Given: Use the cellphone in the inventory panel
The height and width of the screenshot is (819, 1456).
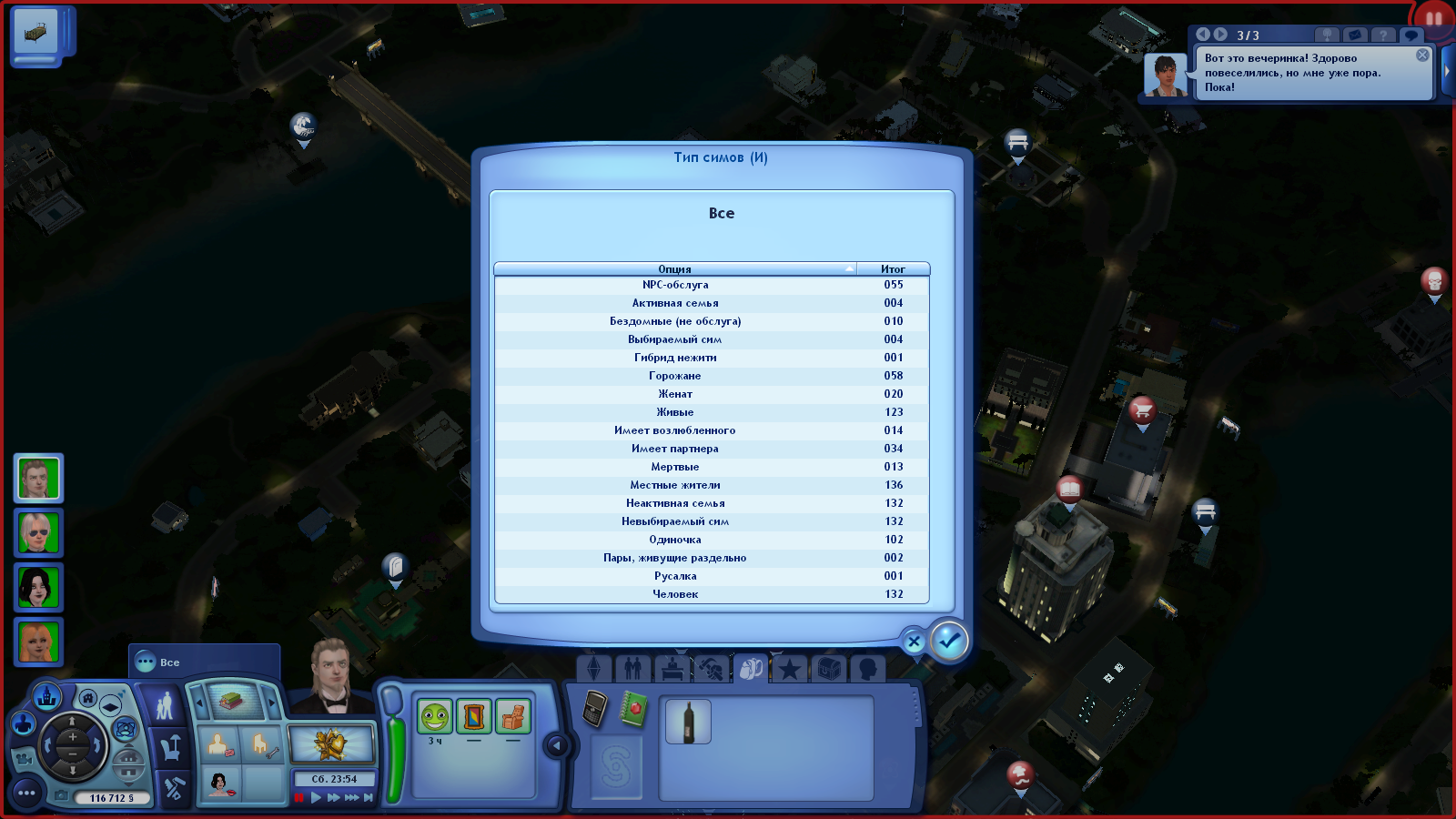Looking at the screenshot, I should (x=595, y=709).
